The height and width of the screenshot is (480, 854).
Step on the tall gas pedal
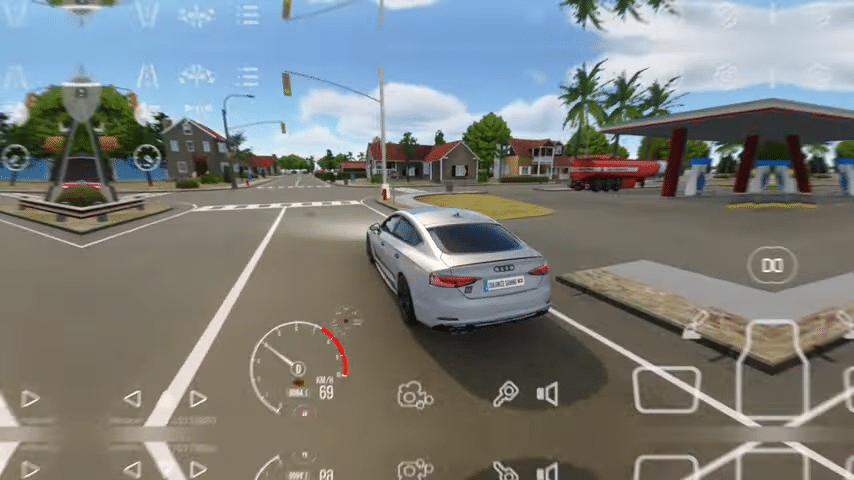pos(771,372)
